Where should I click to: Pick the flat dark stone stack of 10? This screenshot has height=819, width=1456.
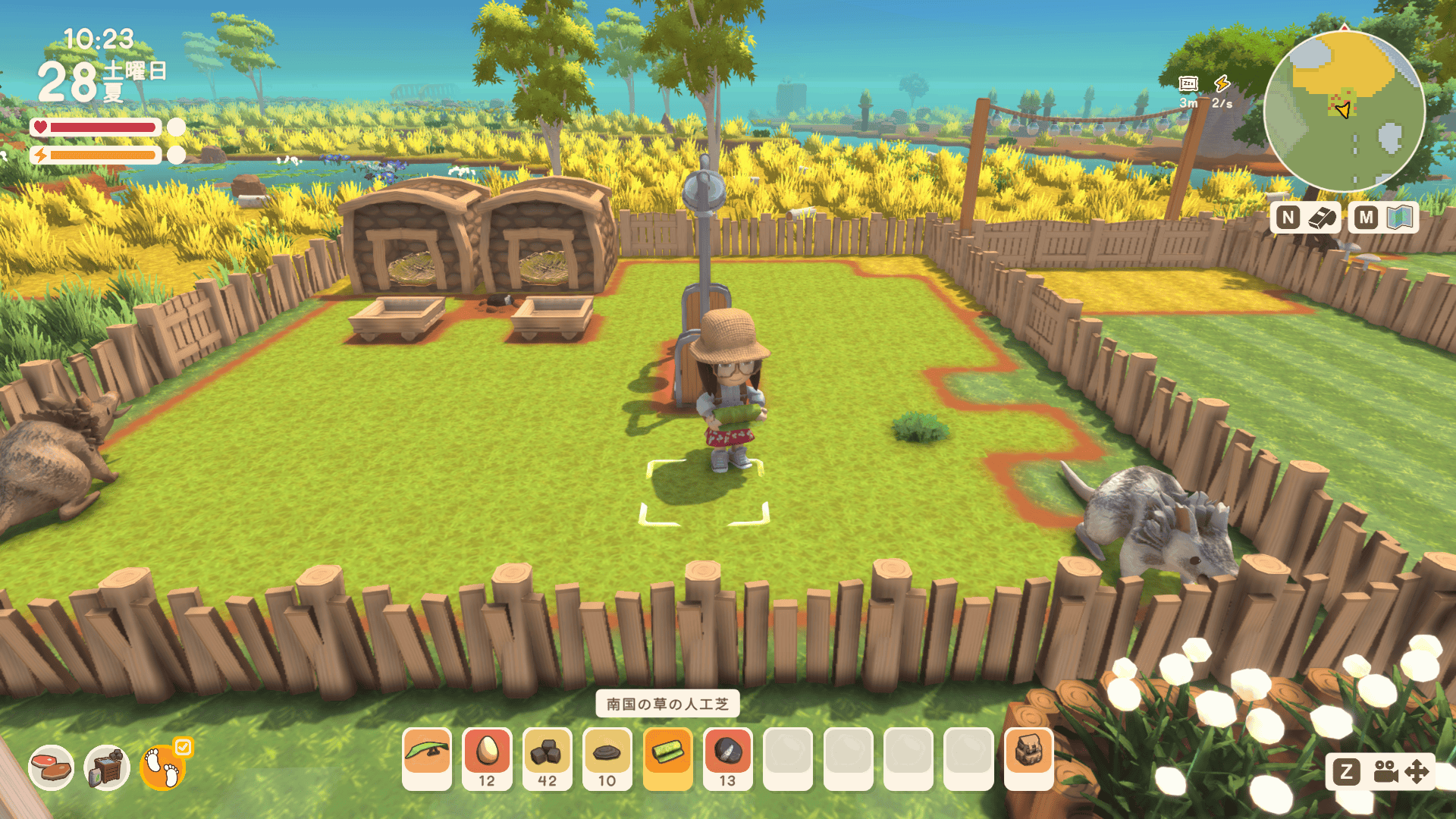point(607,758)
